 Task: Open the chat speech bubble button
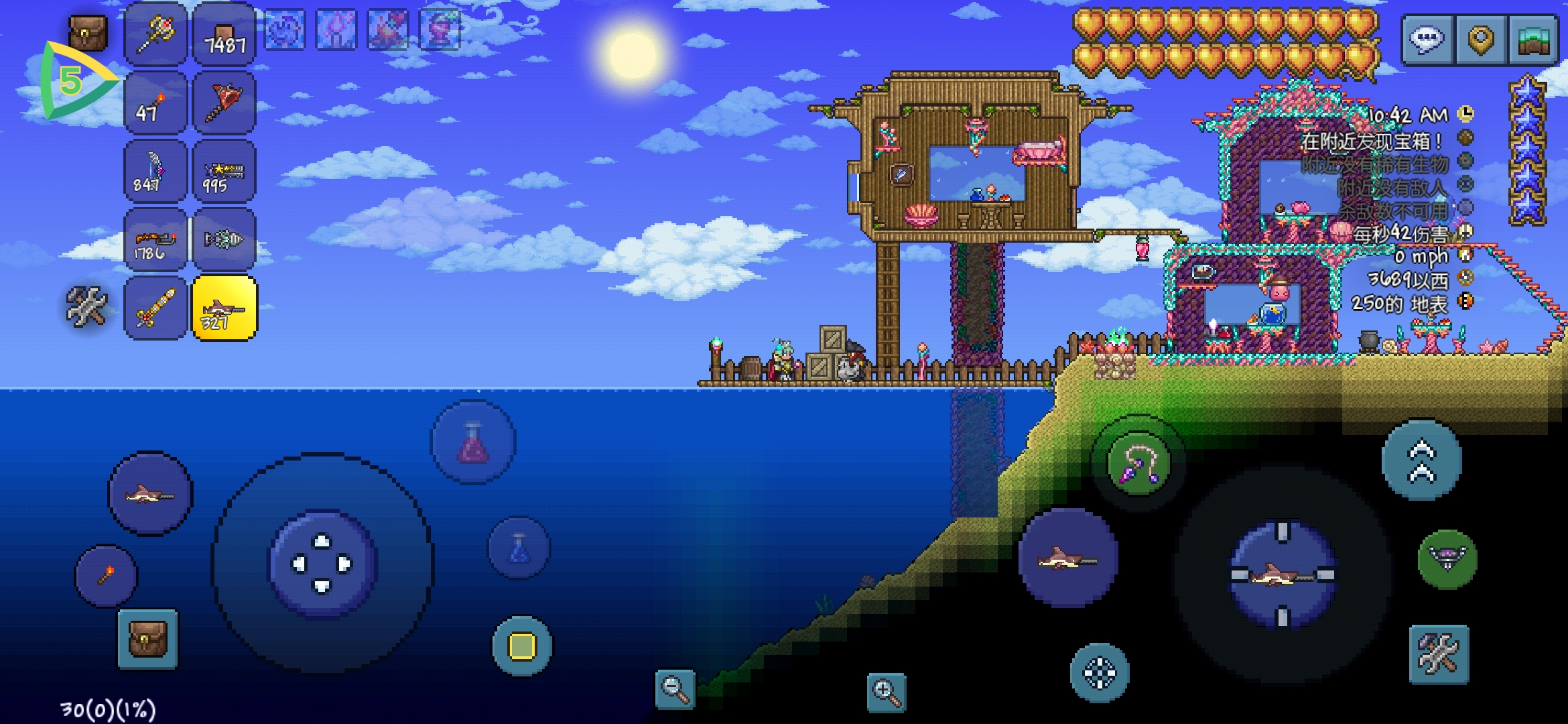pyautogui.click(x=1427, y=40)
